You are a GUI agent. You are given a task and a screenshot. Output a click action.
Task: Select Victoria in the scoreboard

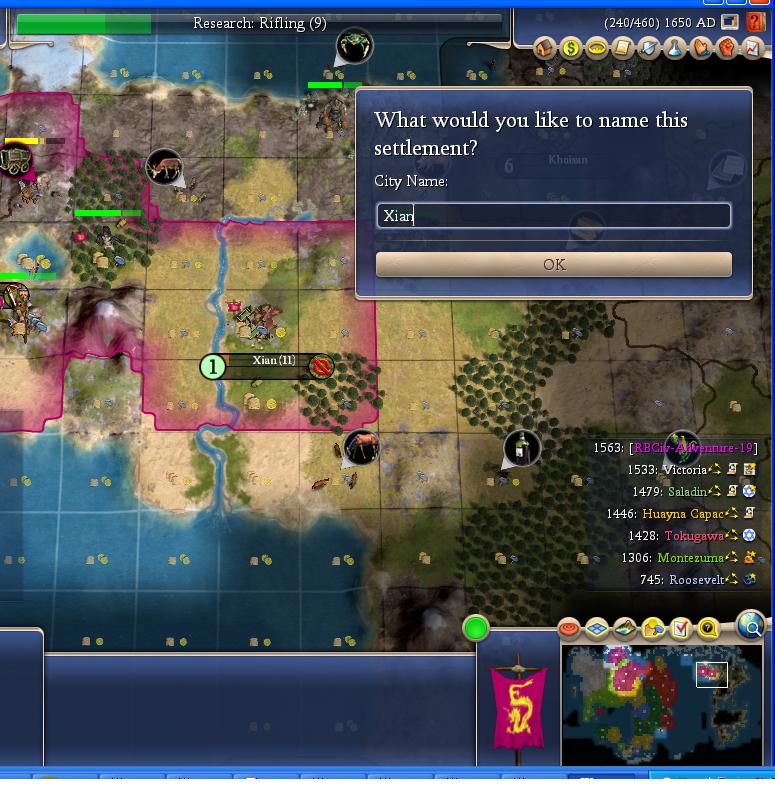(x=684, y=470)
